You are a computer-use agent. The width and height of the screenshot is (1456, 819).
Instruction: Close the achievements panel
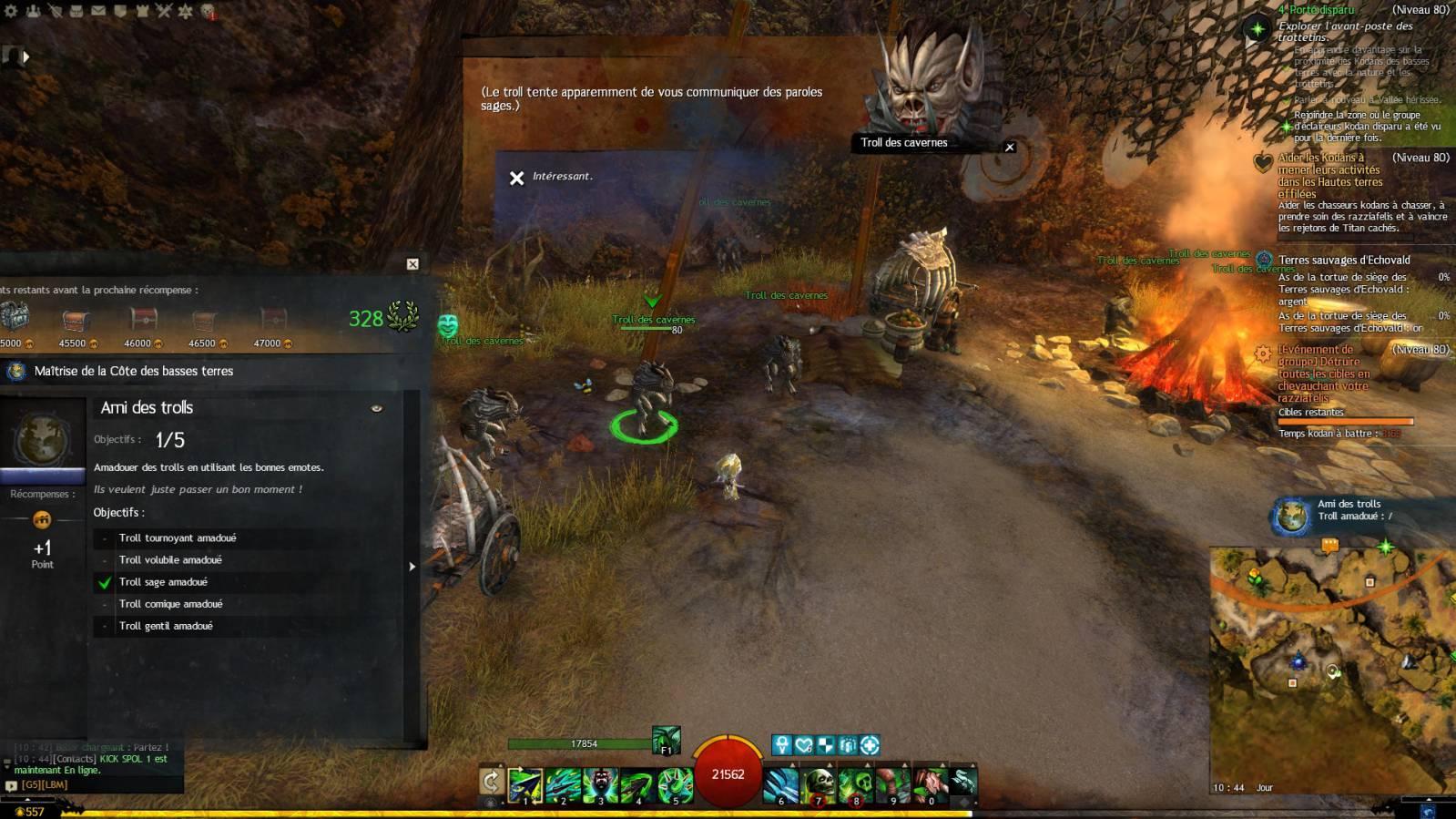[x=412, y=264]
